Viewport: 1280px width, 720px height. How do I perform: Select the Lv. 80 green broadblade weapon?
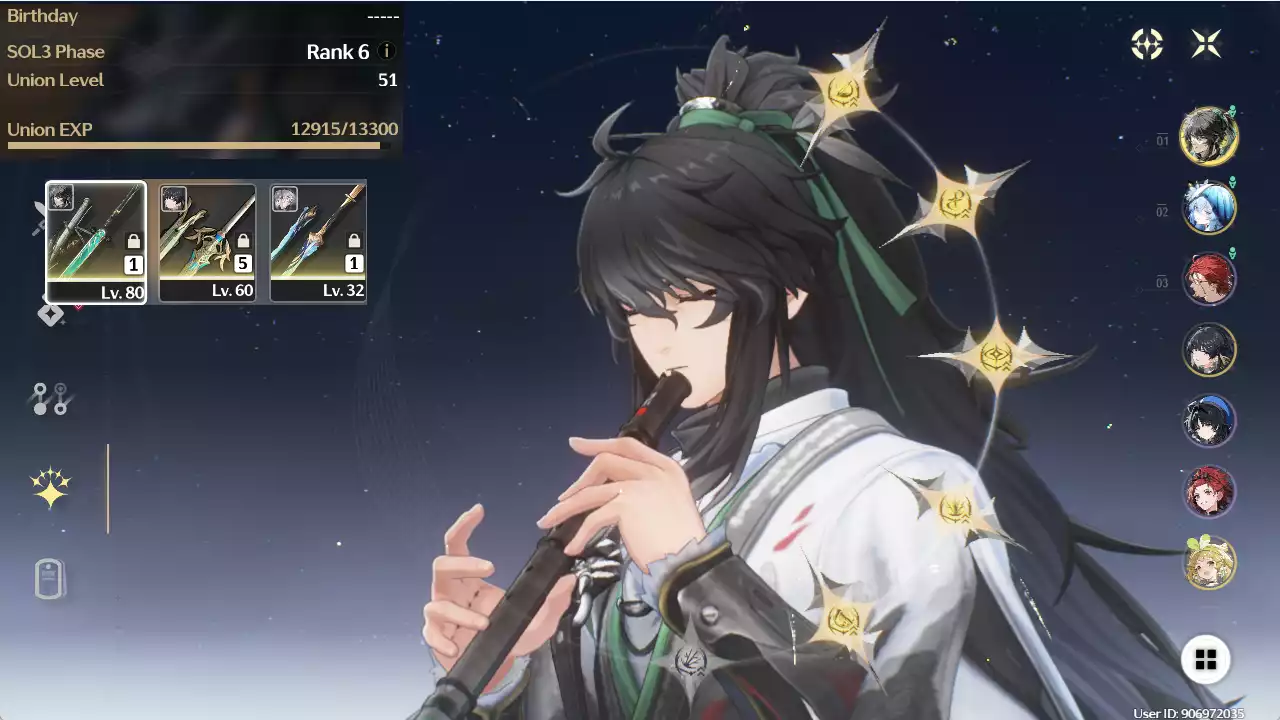(96, 241)
